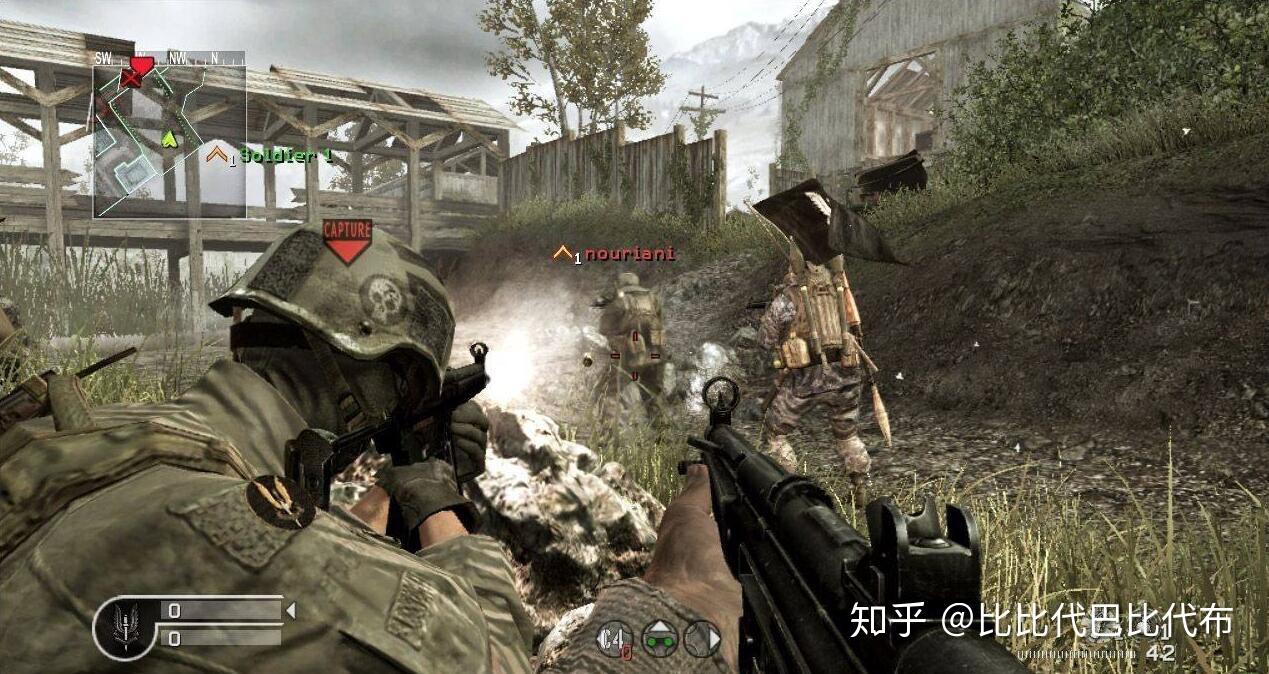Select the inventory icon with the right arrow

[x=702, y=638]
